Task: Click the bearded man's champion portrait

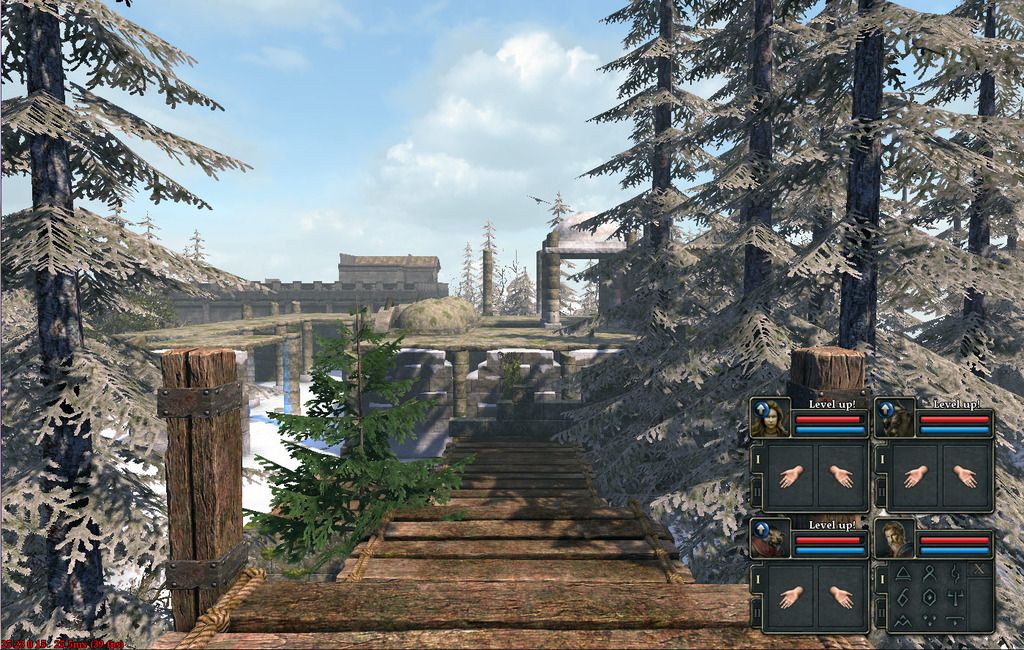Action: point(894,540)
